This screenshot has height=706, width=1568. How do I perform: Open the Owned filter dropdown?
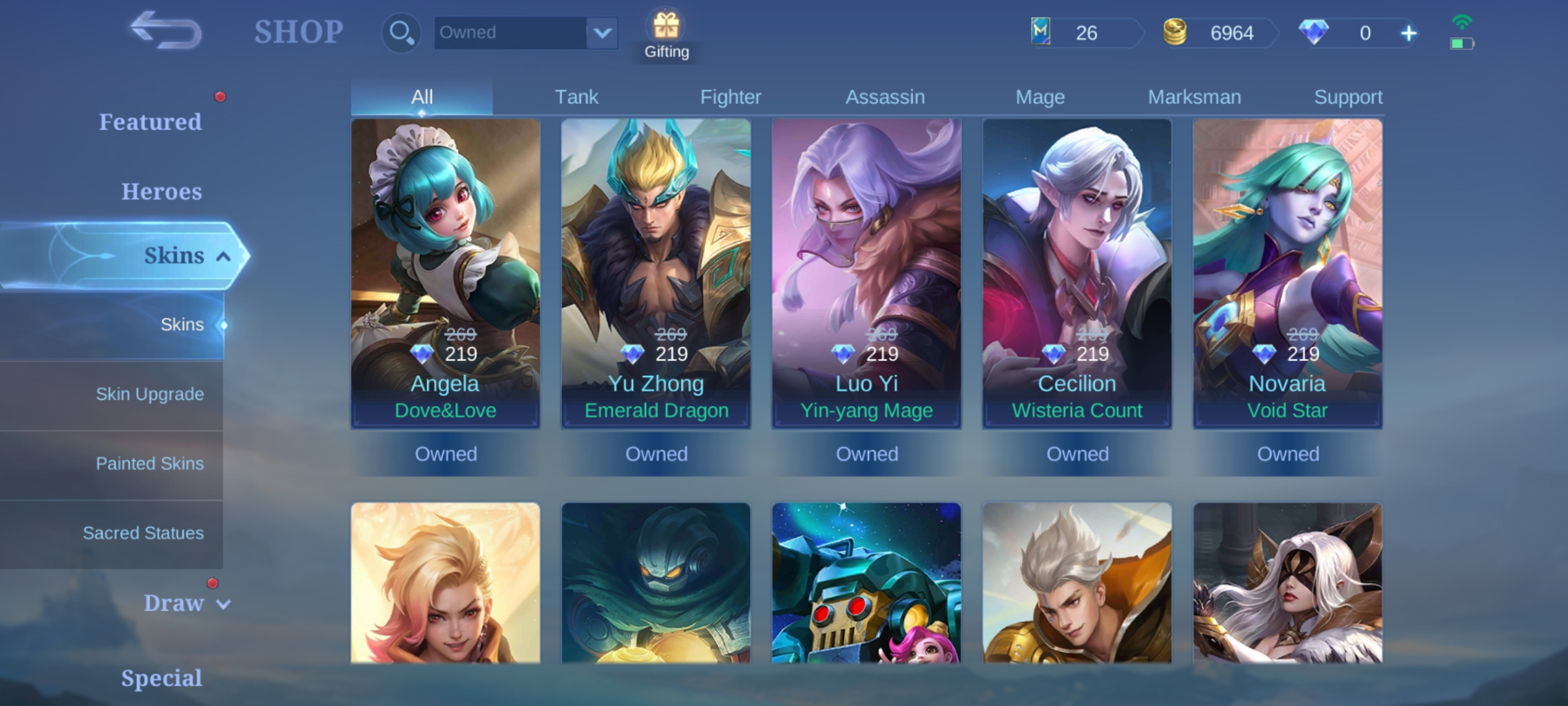pyautogui.click(x=526, y=32)
